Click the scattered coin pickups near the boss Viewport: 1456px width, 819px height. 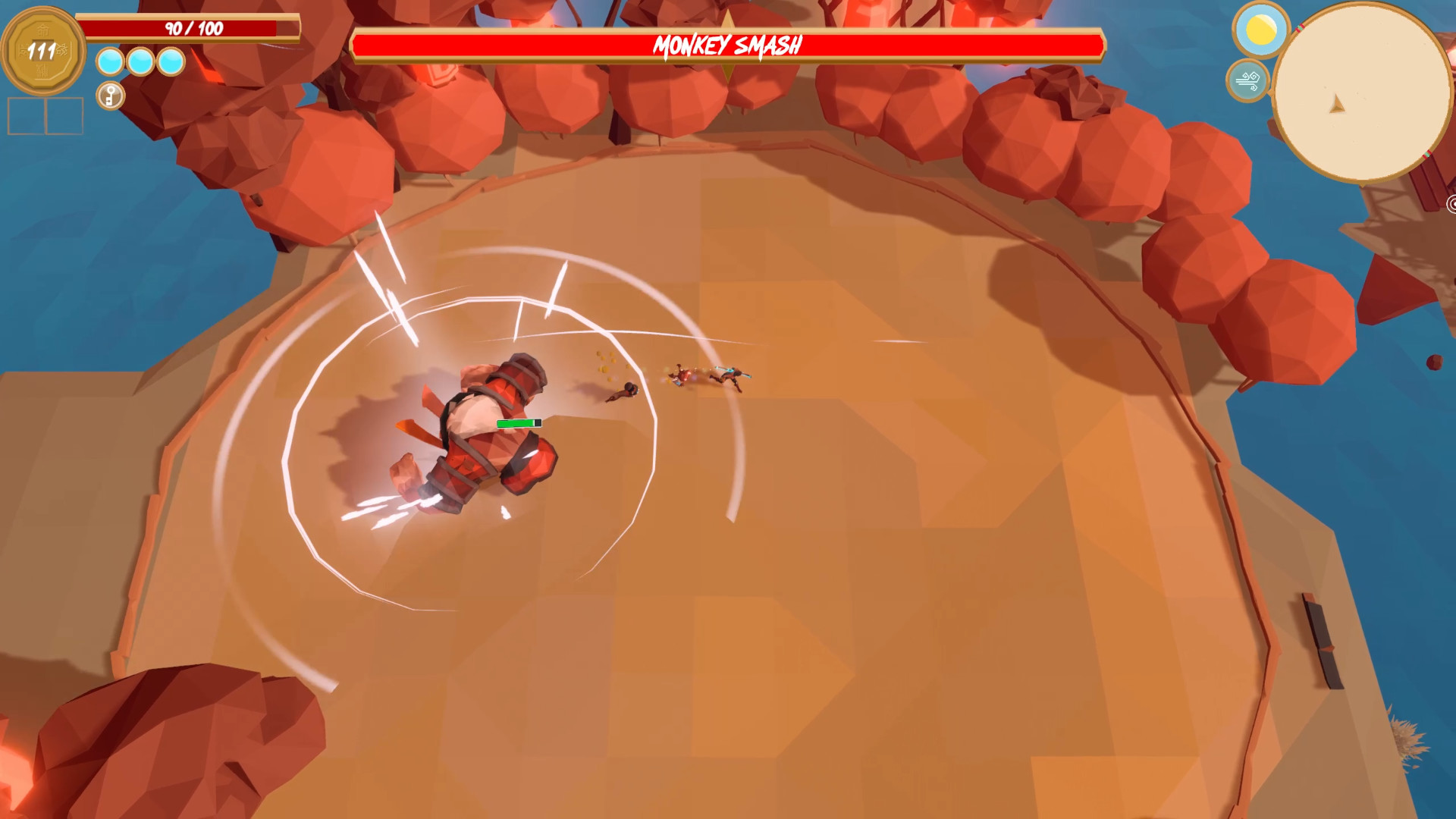point(605,364)
